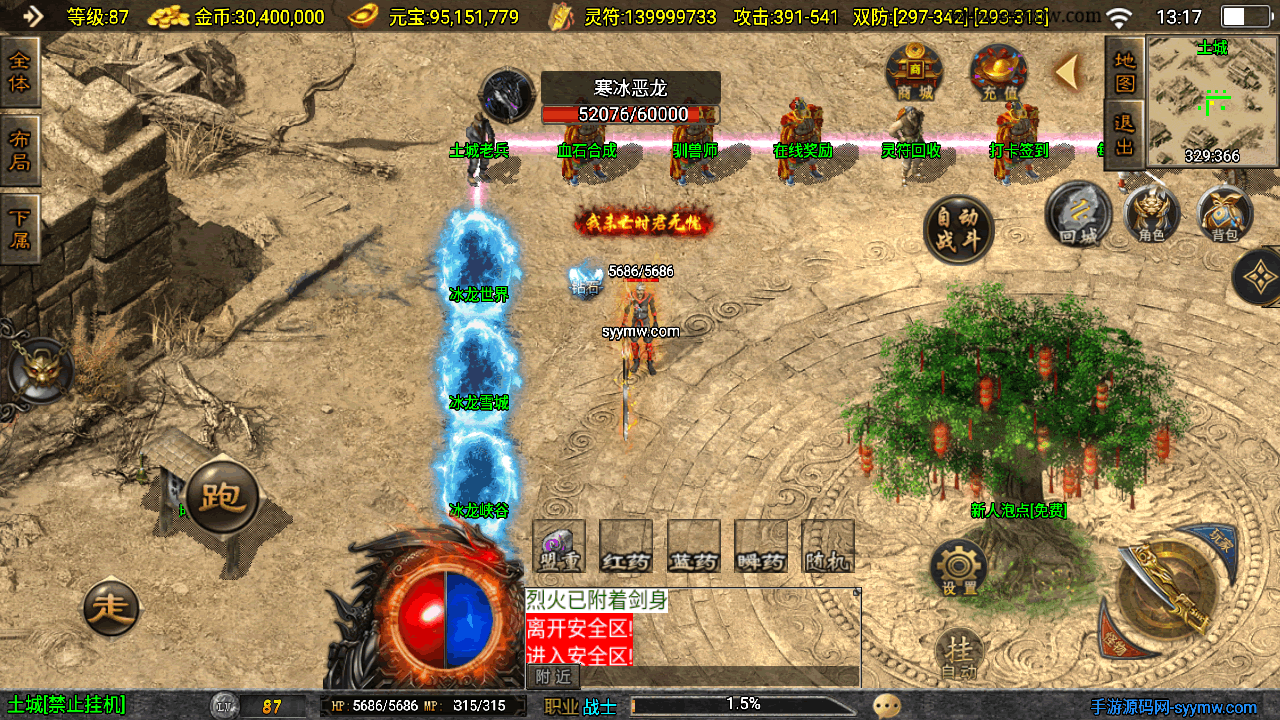1280x720 pixels.
Task: Select the 全体 tab on the left
Action: [20, 72]
